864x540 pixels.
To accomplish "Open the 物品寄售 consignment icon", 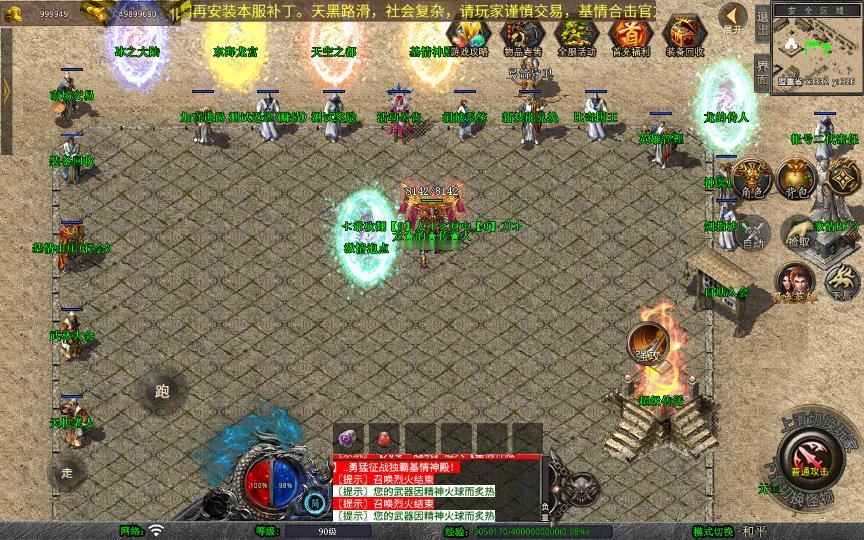I will [521, 35].
